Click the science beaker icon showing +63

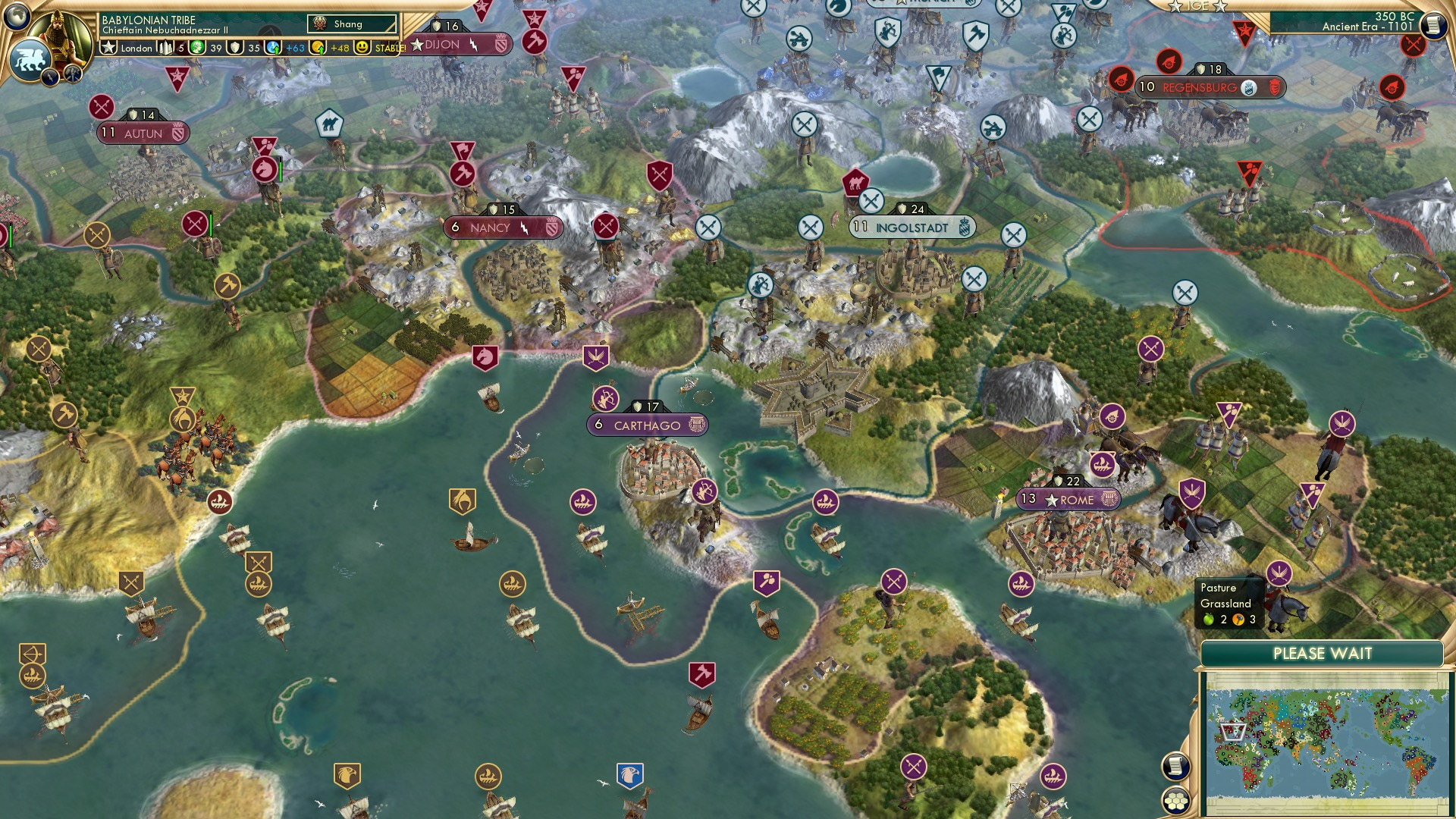click(272, 47)
